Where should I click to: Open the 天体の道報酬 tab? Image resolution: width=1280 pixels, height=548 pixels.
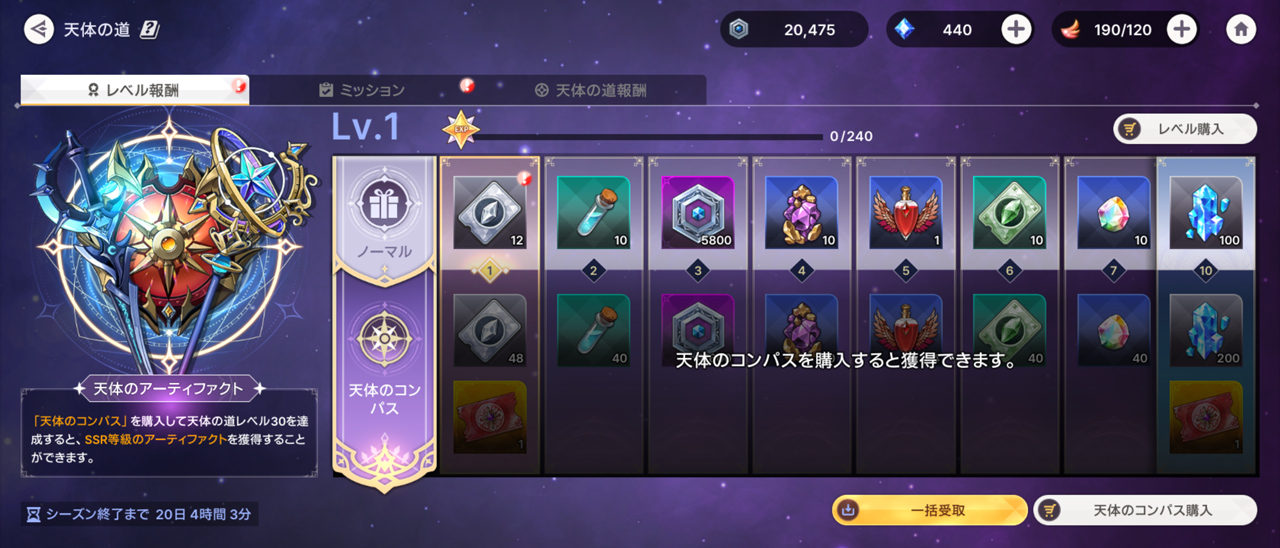[x=590, y=90]
